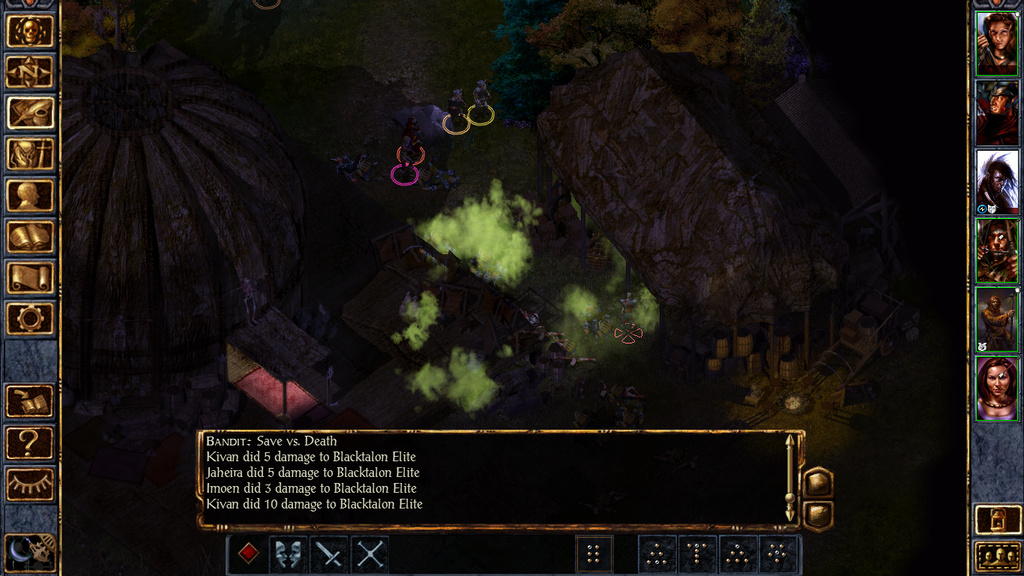The width and height of the screenshot is (1024, 576).
Task: Choose the talk action with masks icon
Action: point(289,553)
